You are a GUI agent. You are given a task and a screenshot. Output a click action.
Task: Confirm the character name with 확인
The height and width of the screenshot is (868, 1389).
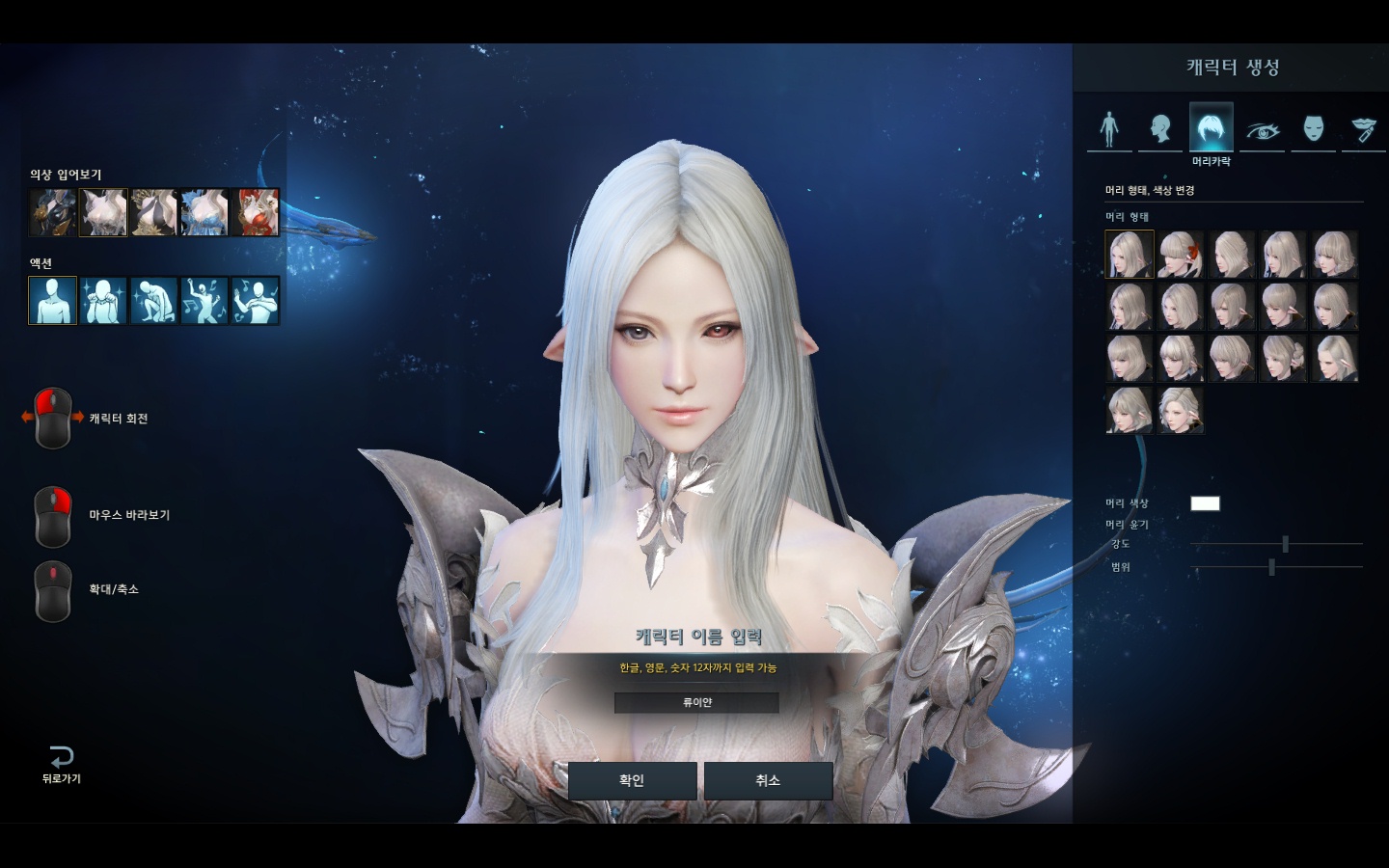(632, 780)
